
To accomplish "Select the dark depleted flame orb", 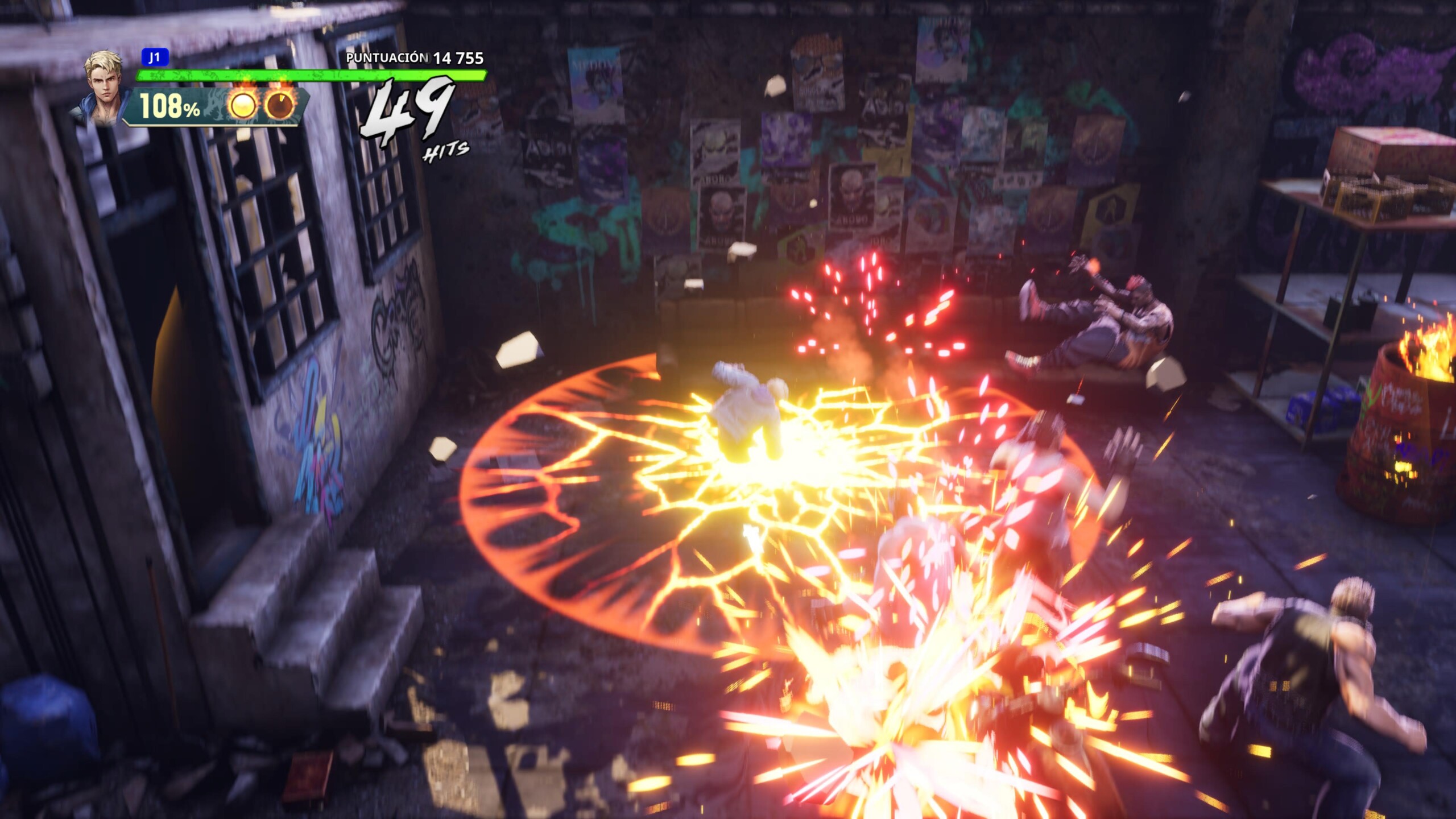I will [280, 105].
